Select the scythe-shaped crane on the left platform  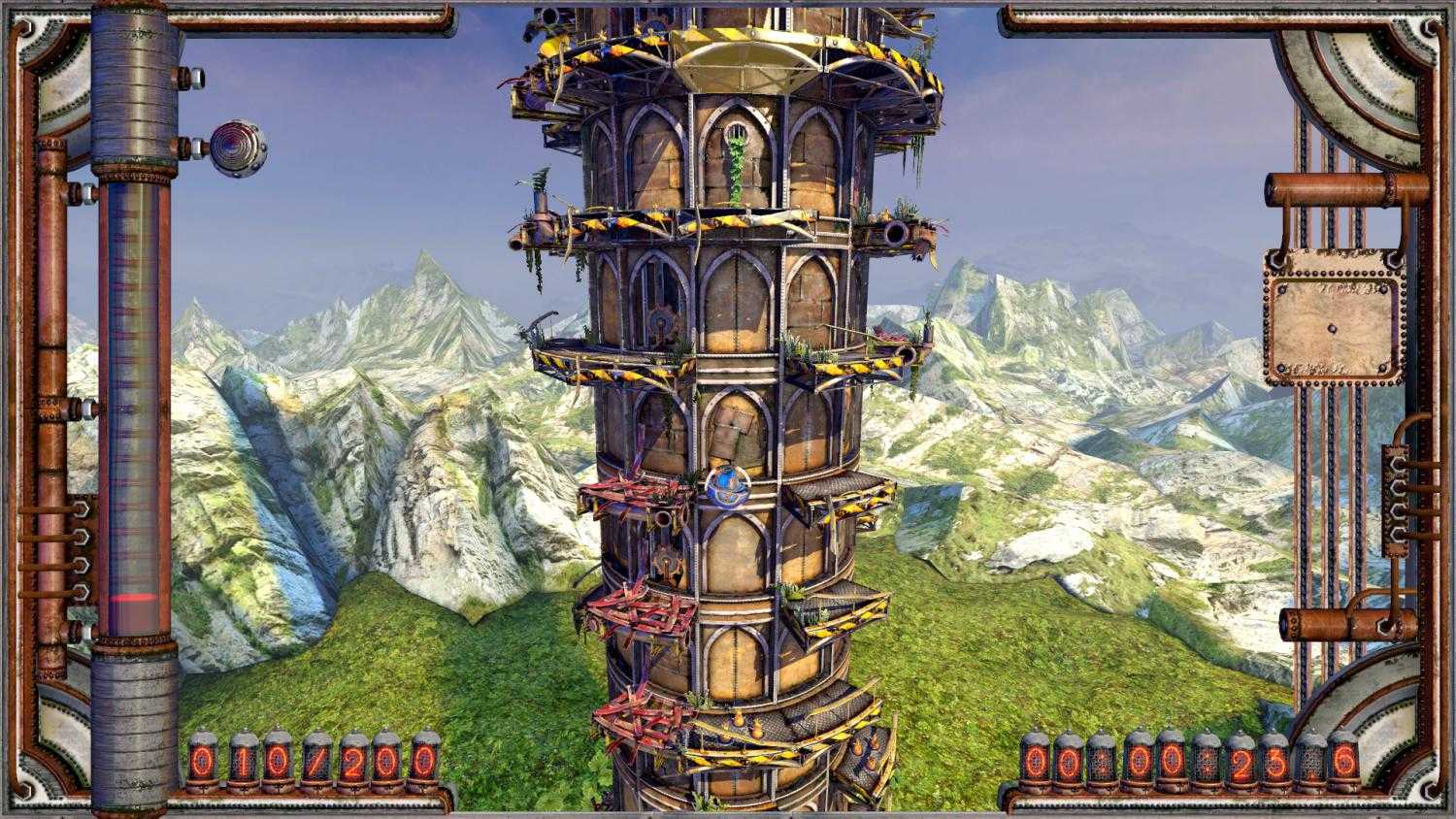tap(542, 320)
